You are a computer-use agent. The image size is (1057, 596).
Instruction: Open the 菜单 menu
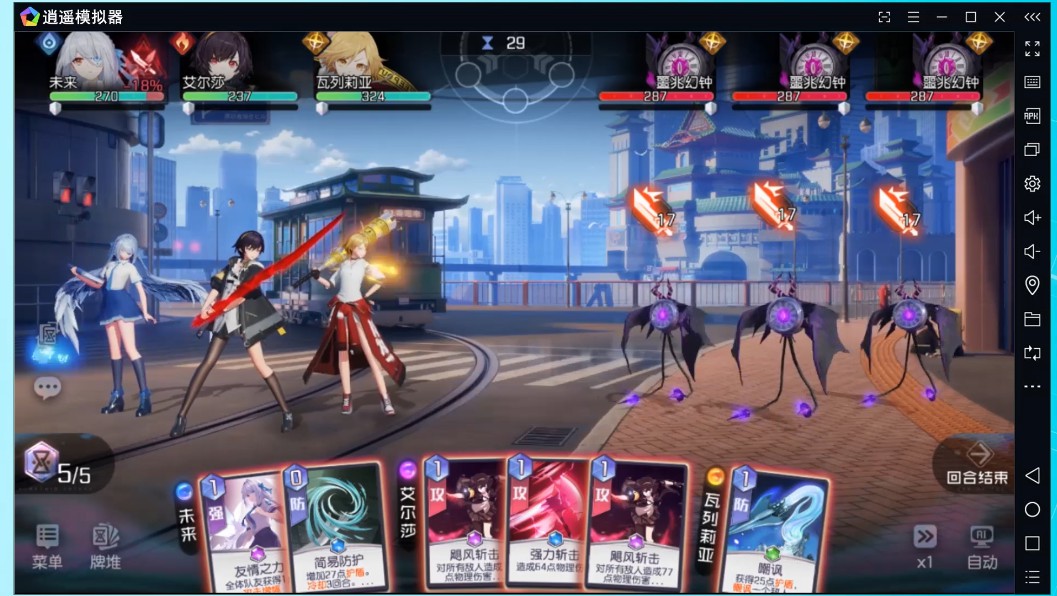coord(47,546)
